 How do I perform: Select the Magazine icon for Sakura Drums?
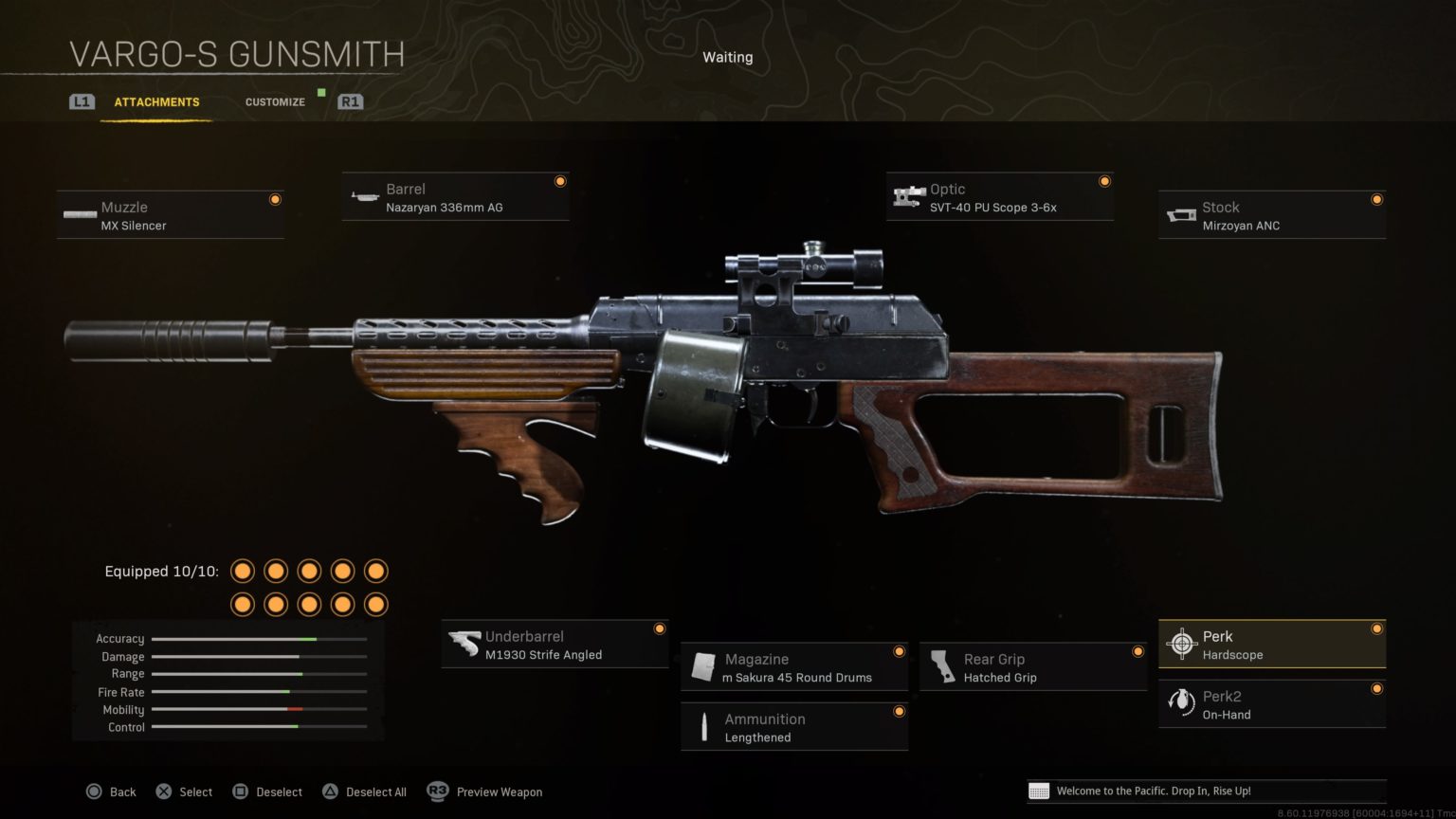703,666
